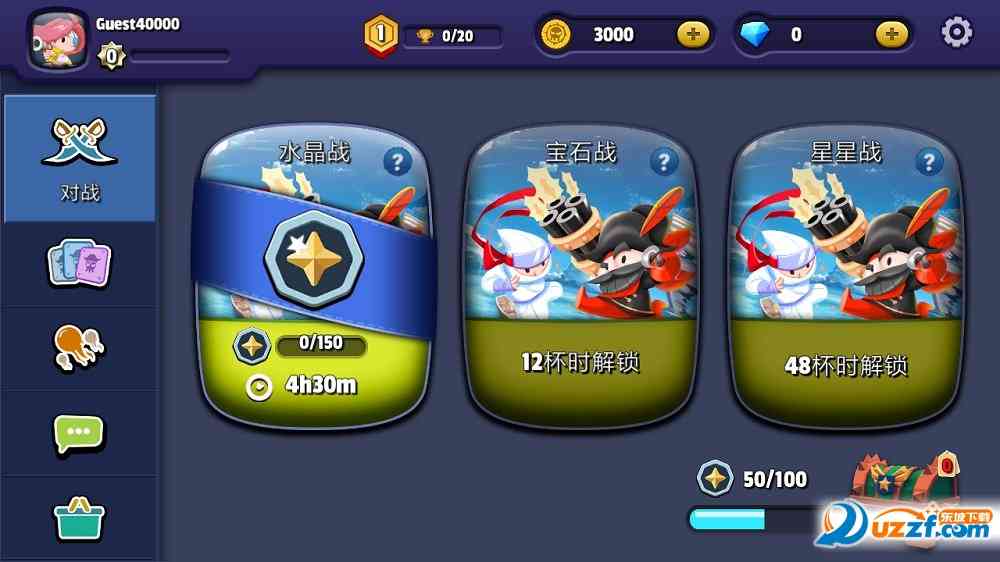Open the shopping basket shop tab
1000x562 pixels.
[79, 518]
